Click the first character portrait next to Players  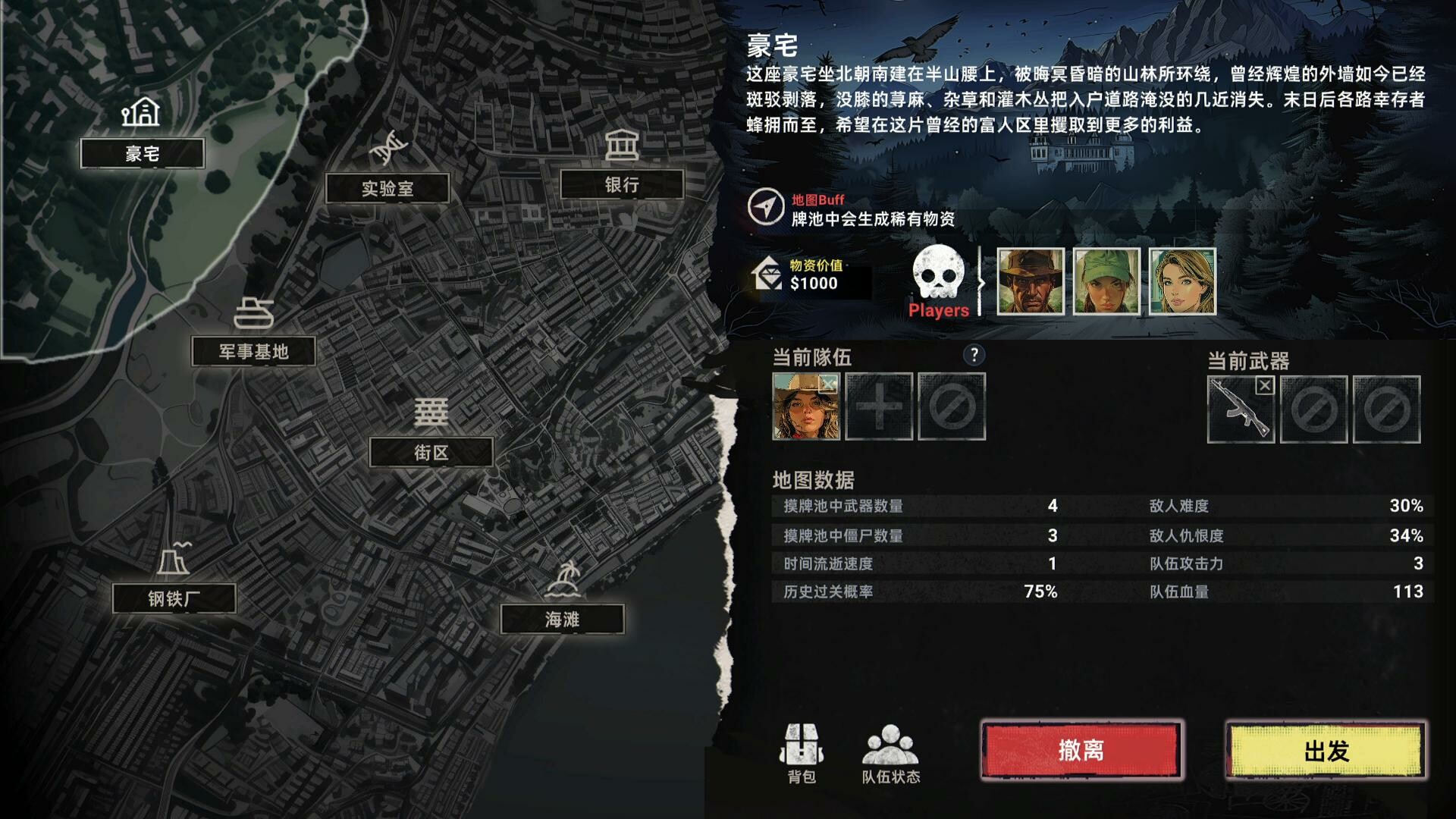point(1031,283)
